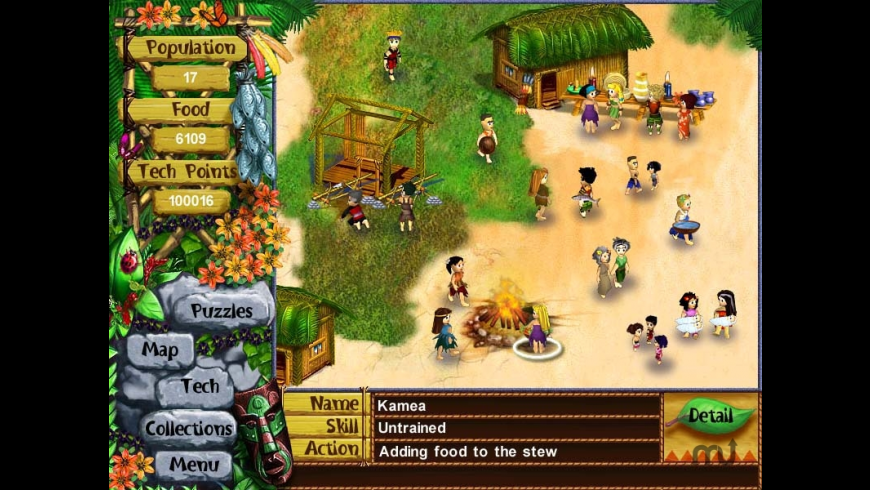The height and width of the screenshot is (490, 870).
Task: Open the Map screen
Action: point(160,350)
